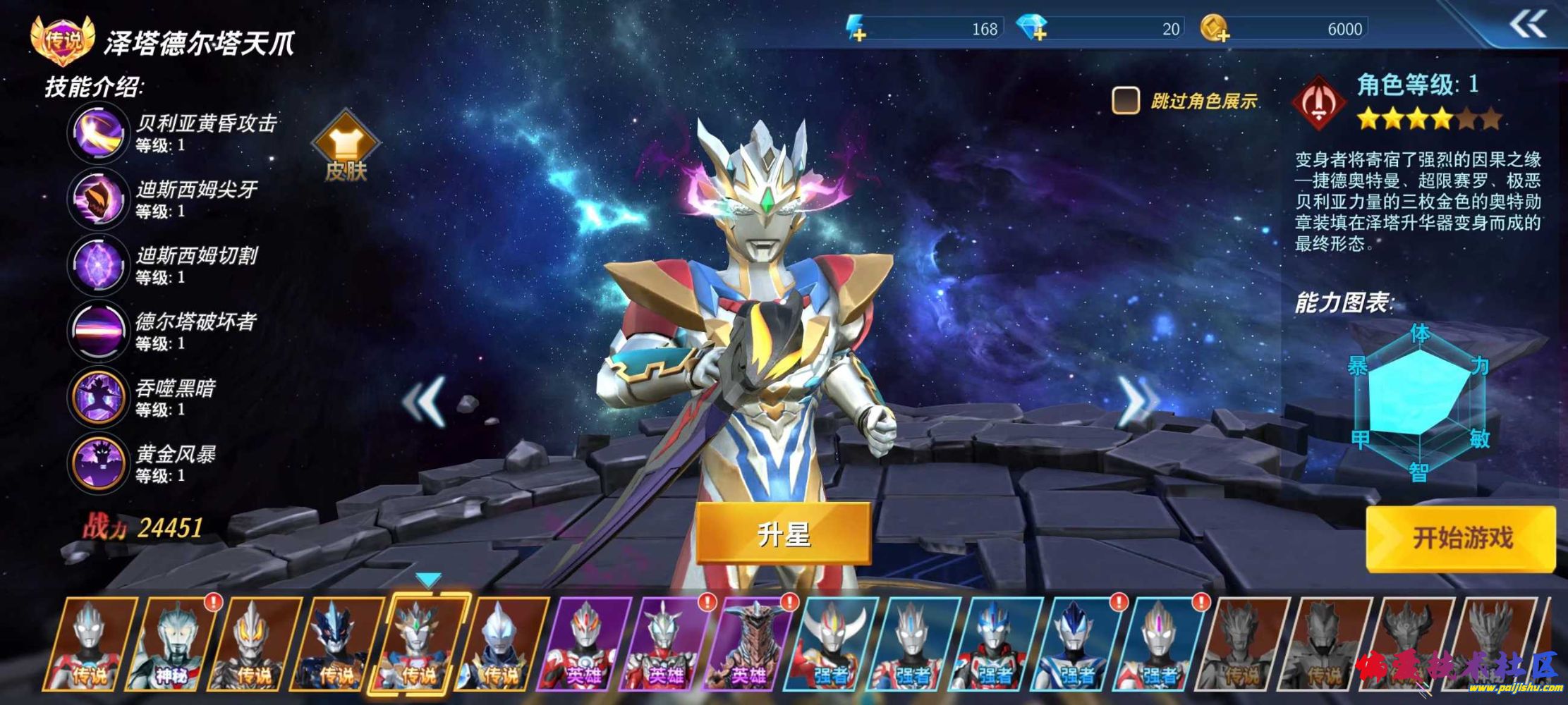Add energy with the lightning plus icon
The width and height of the screenshot is (1568, 705).
click(857, 30)
